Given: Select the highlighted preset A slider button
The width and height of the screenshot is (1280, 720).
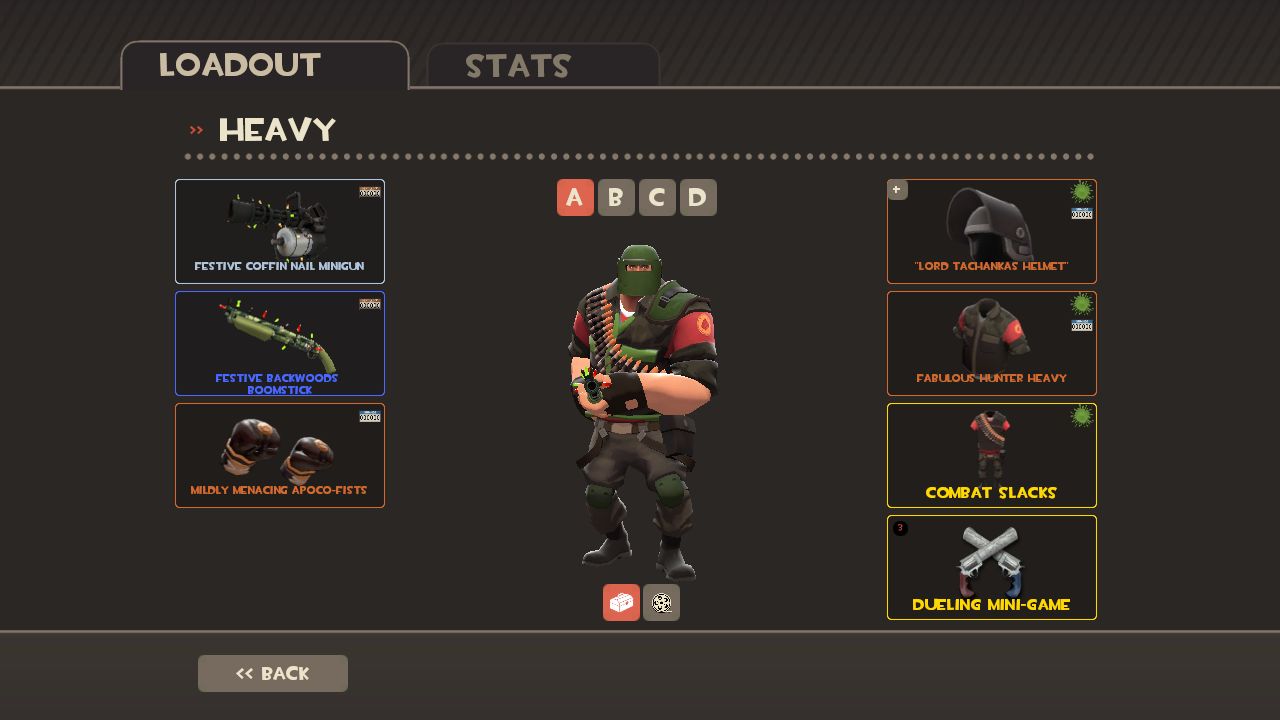Looking at the screenshot, I should point(575,197).
